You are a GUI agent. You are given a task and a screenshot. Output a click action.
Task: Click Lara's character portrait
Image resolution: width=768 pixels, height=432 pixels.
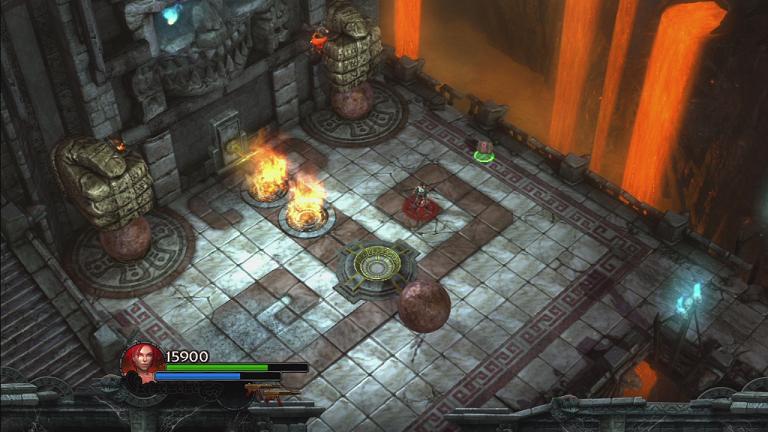[x=141, y=361]
